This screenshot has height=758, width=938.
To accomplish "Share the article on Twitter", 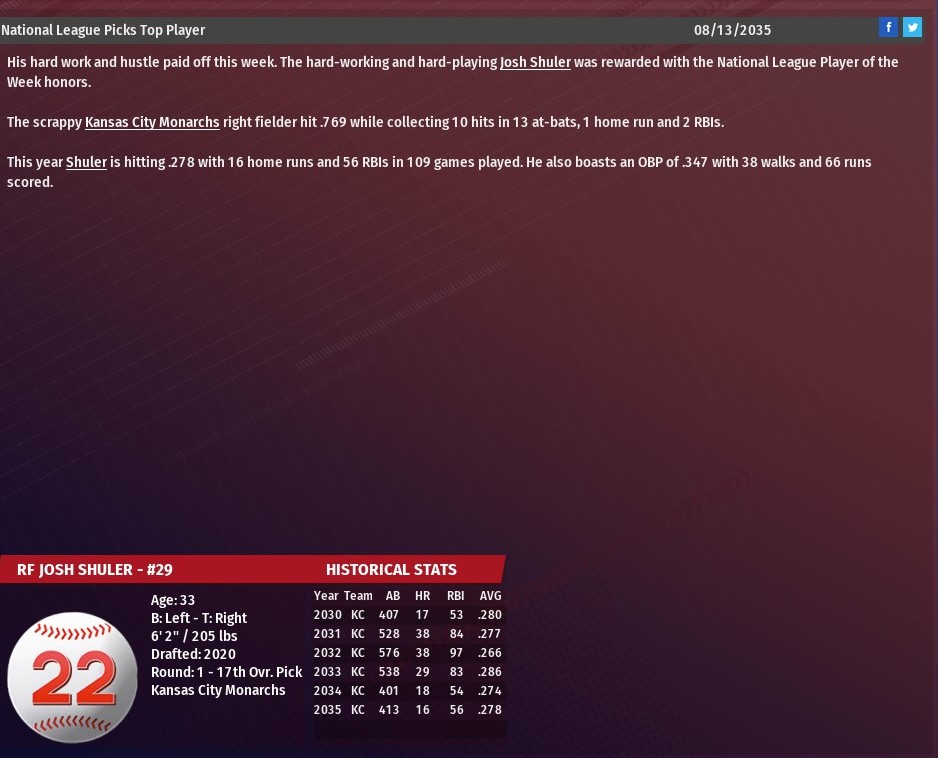I will pos(912,28).
